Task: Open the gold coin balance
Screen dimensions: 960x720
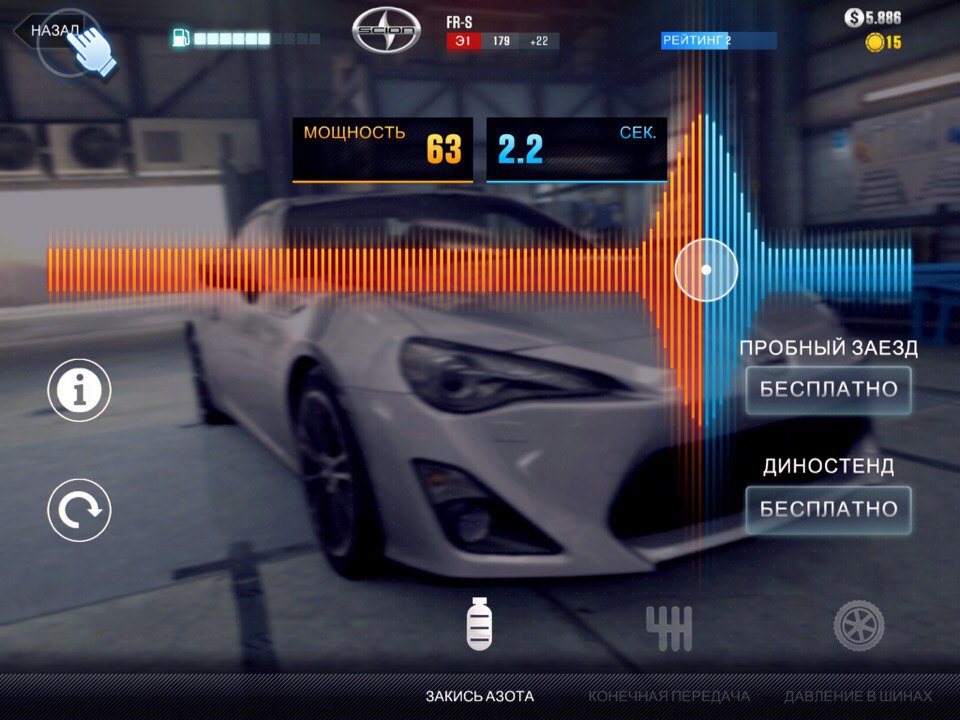Action: [883, 42]
